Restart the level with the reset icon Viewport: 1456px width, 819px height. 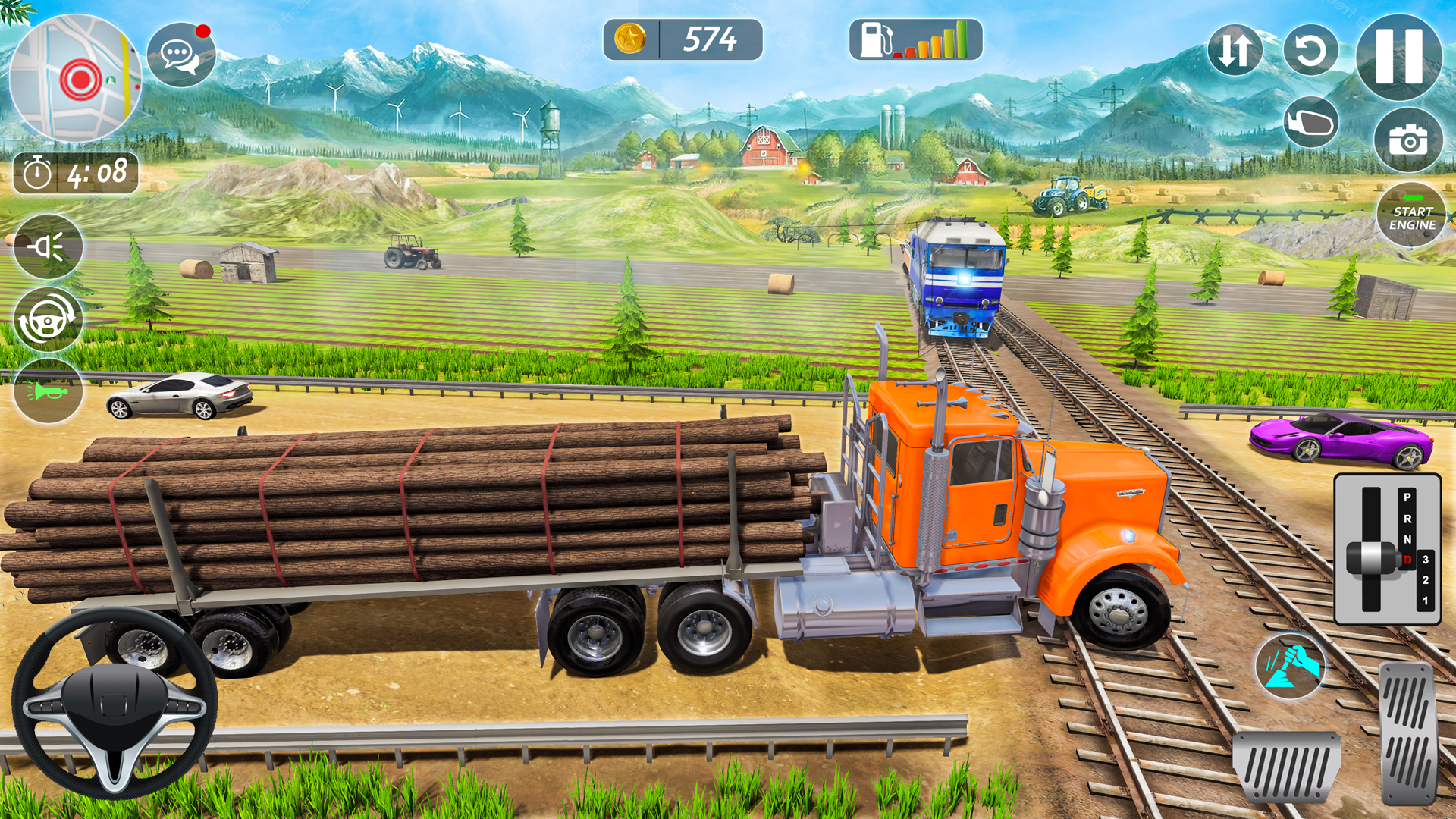1311,49
